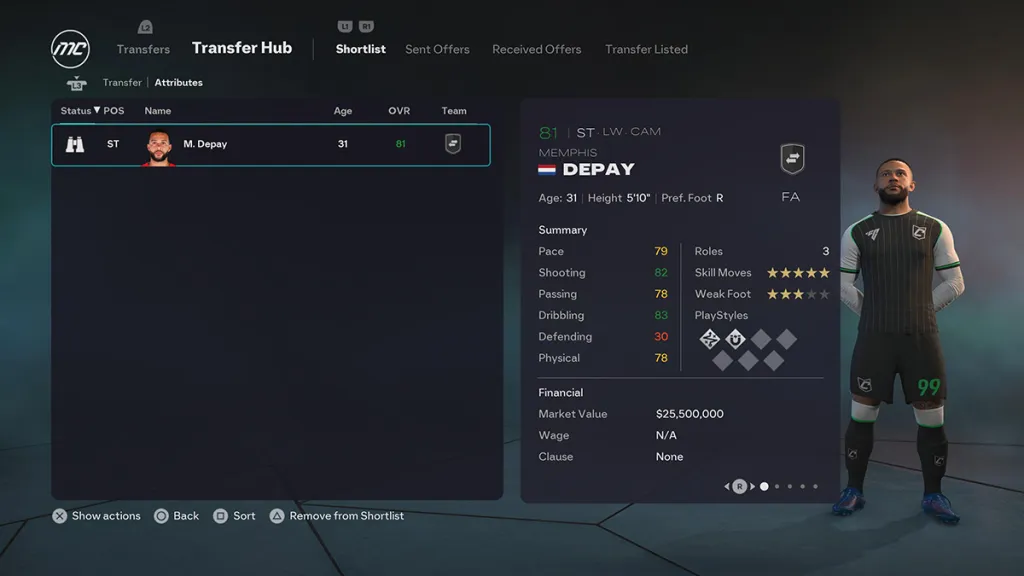Screen dimensions: 1024x576
Task: Click the Manager Career logo icon
Action: (x=70, y=49)
